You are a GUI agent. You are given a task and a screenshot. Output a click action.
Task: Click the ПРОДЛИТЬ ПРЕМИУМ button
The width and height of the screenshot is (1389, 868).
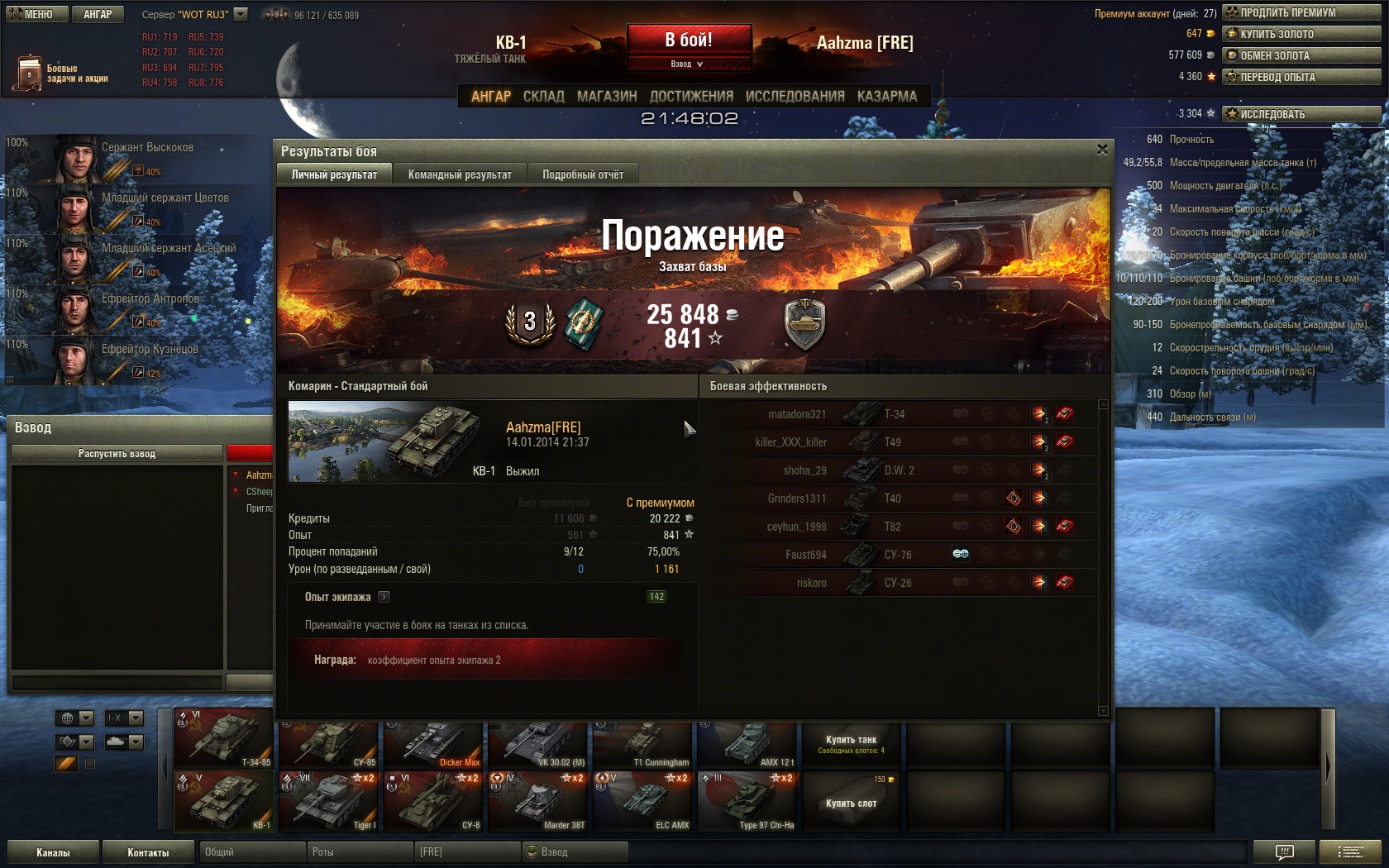(x=1301, y=12)
